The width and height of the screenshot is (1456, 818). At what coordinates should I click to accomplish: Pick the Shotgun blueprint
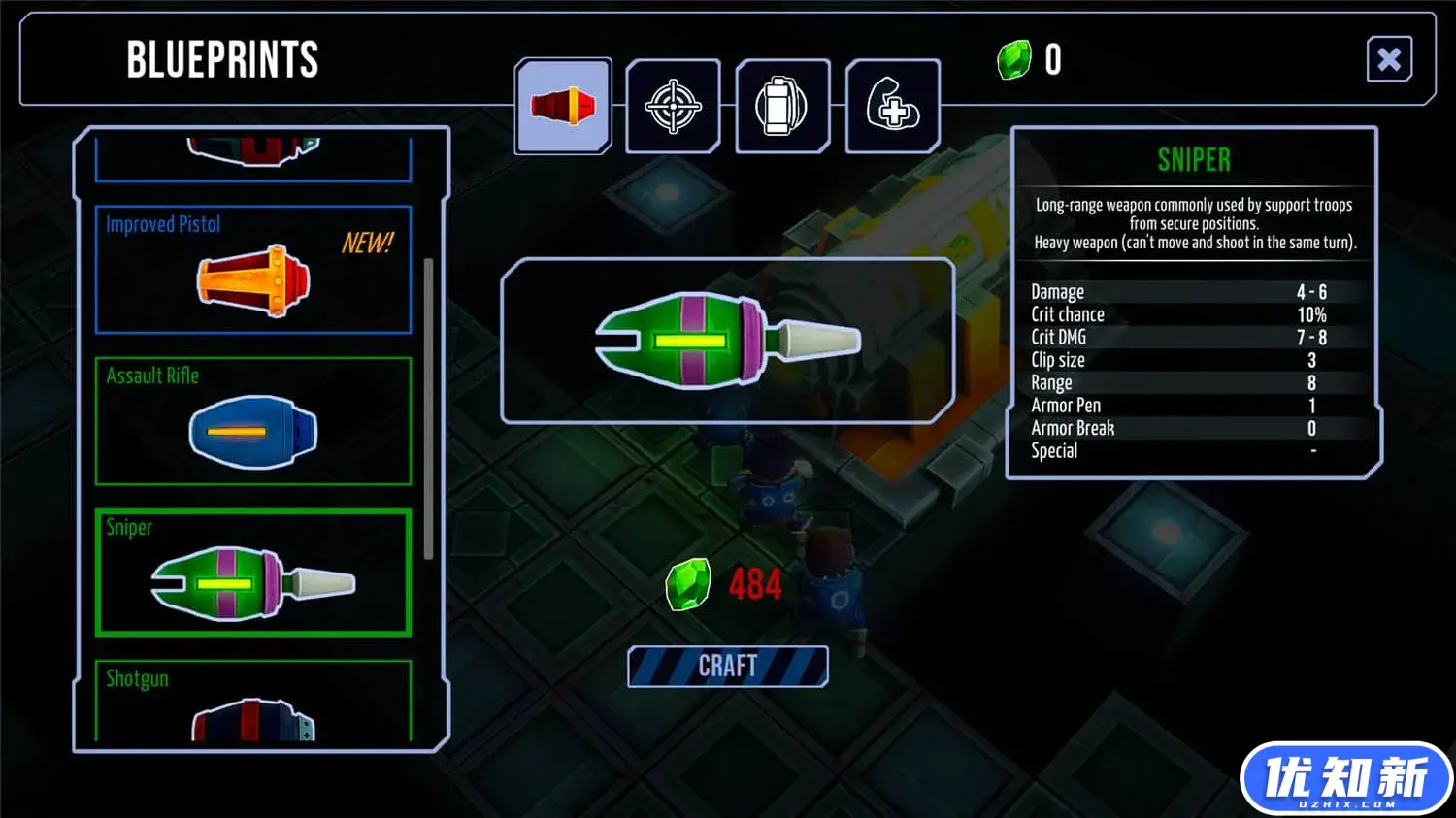coord(253,701)
